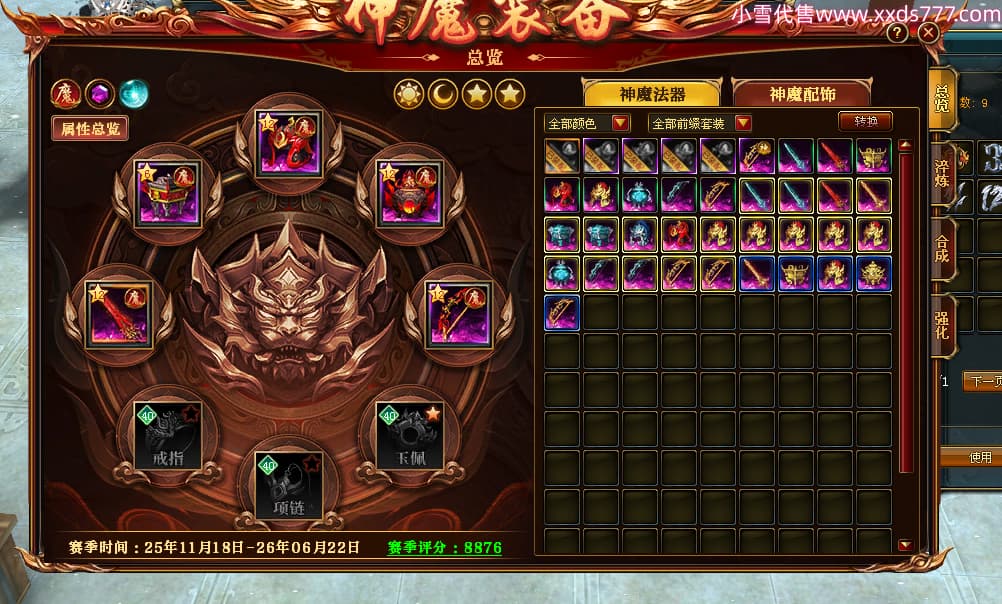Open the 属性总览 attribute overview

pyautogui.click(x=90, y=129)
